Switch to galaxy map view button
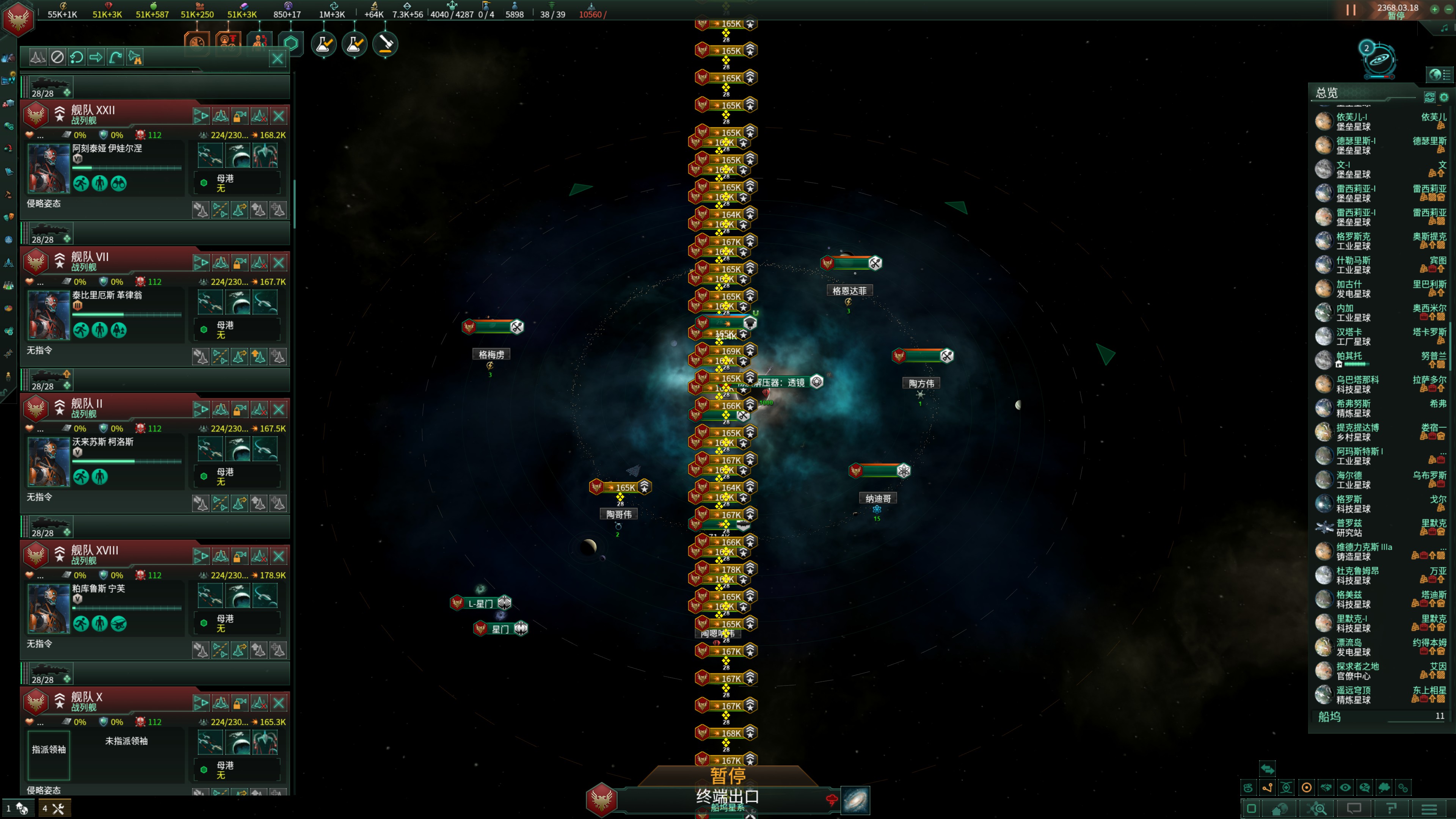The width and height of the screenshot is (1456, 819). click(855, 800)
